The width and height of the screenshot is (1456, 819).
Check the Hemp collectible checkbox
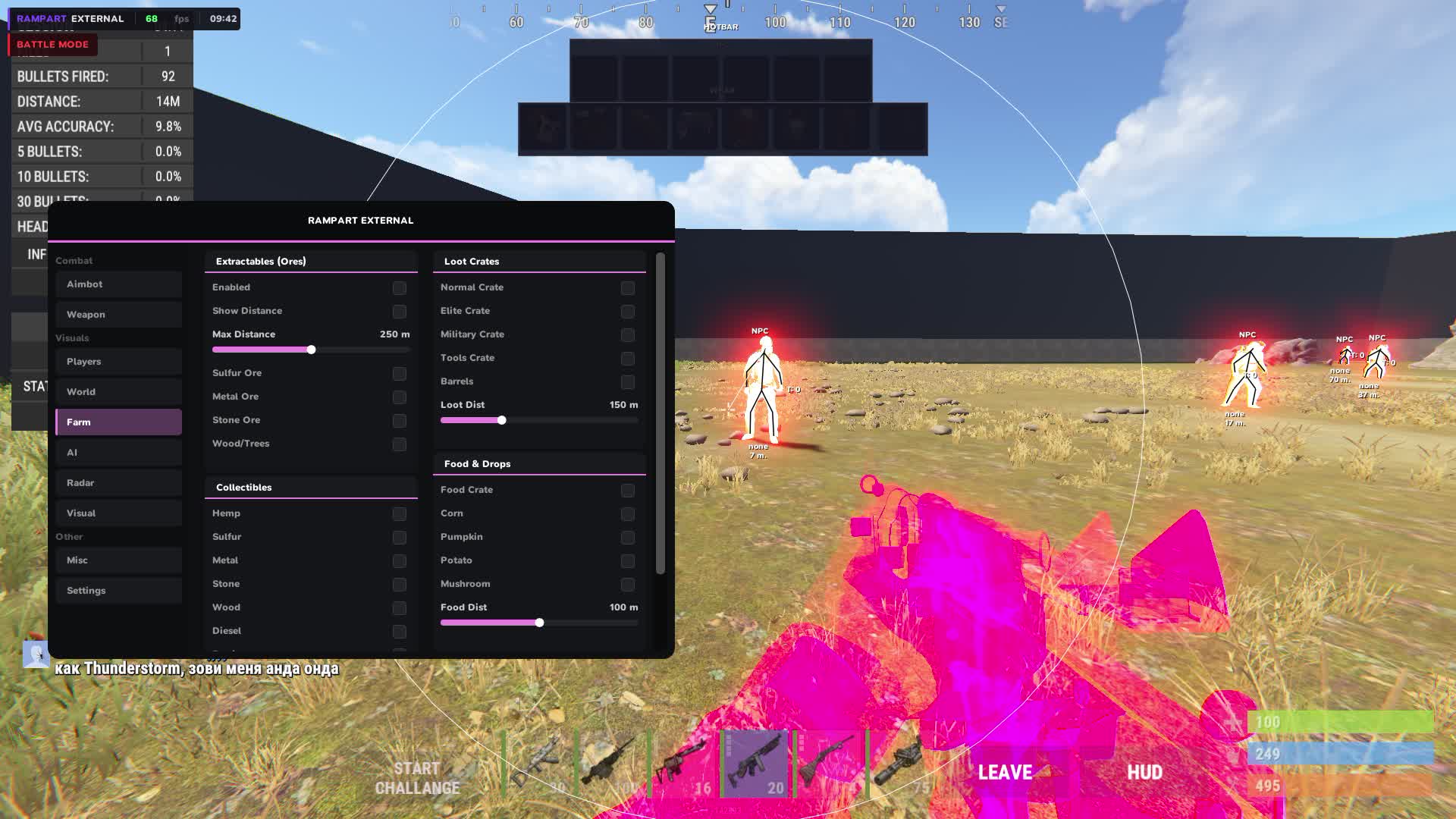point(399,514)
